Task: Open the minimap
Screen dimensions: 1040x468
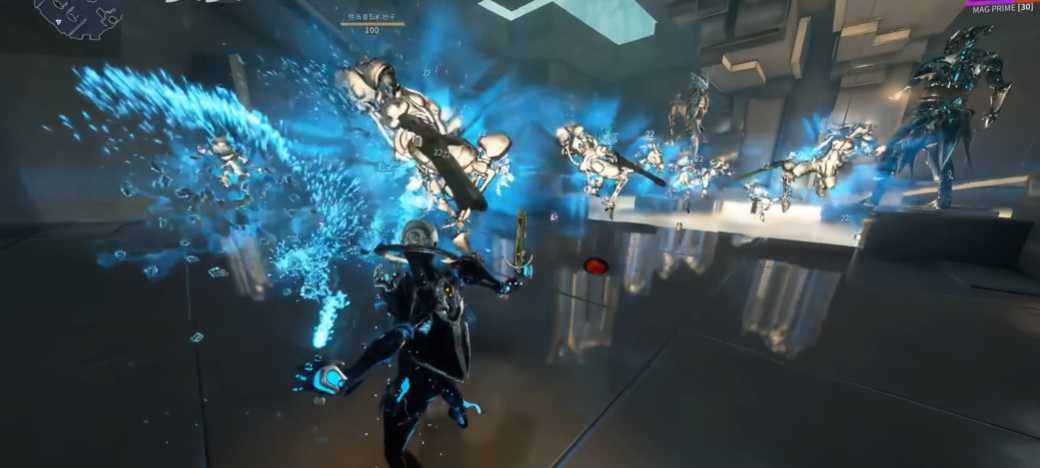Action: coord(78,17)
